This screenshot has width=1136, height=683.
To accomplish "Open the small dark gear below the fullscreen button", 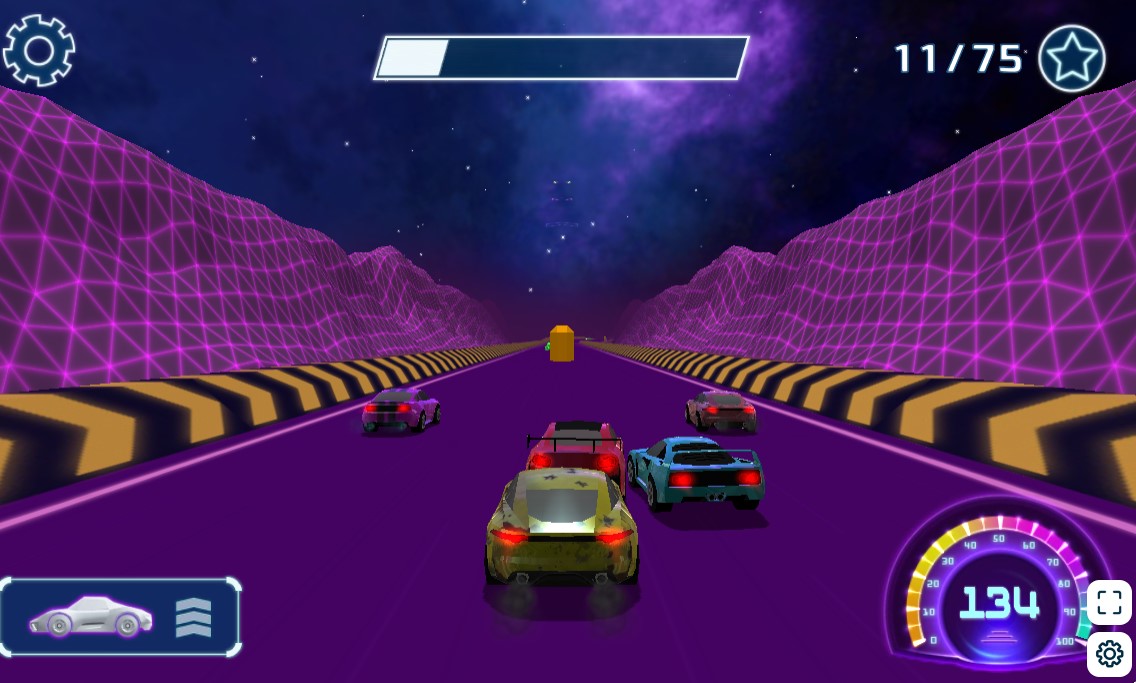I will [1109, 654].
